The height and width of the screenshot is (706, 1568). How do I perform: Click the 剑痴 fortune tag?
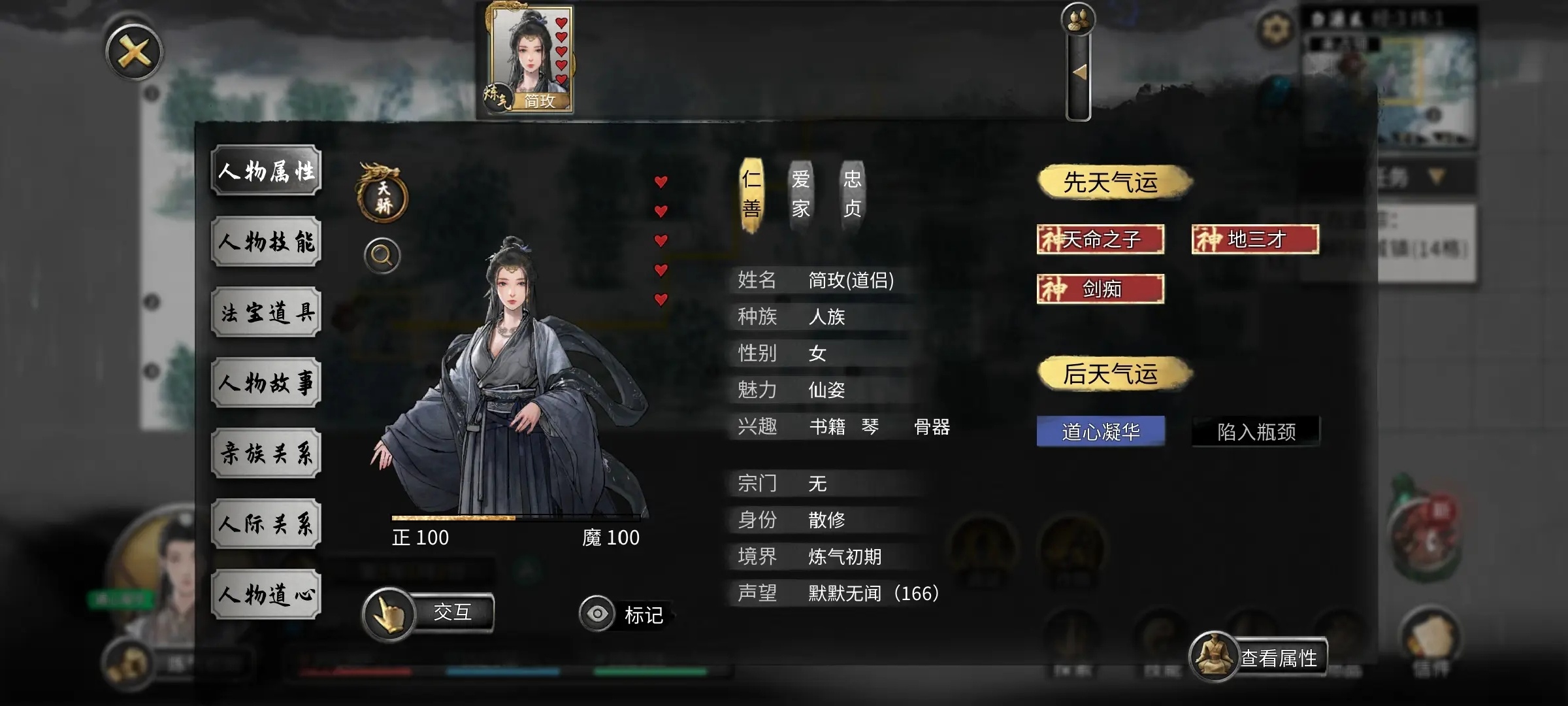(x=1100, y=289)
